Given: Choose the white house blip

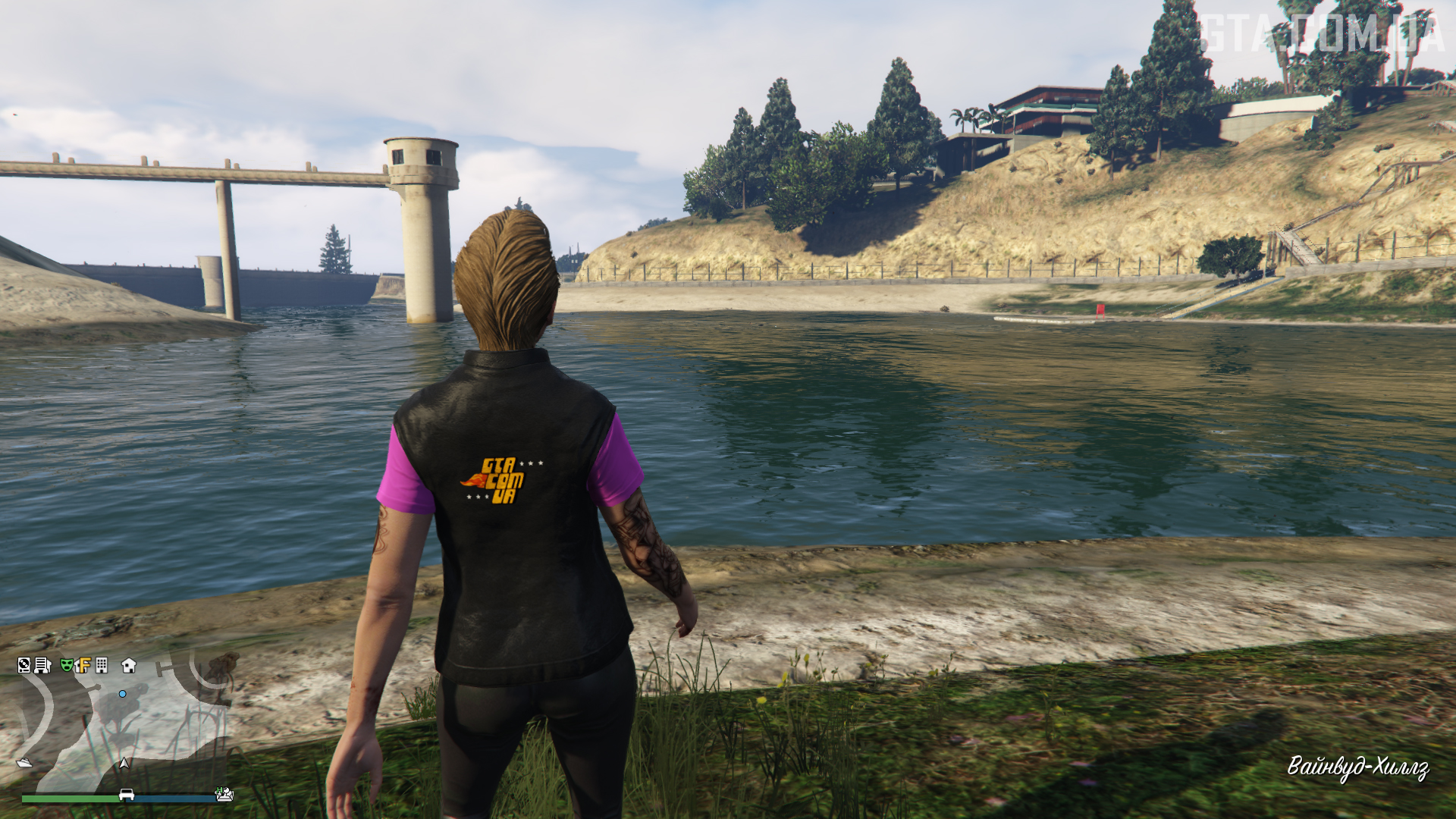Looking at the screenshot, I should (129, 666).
